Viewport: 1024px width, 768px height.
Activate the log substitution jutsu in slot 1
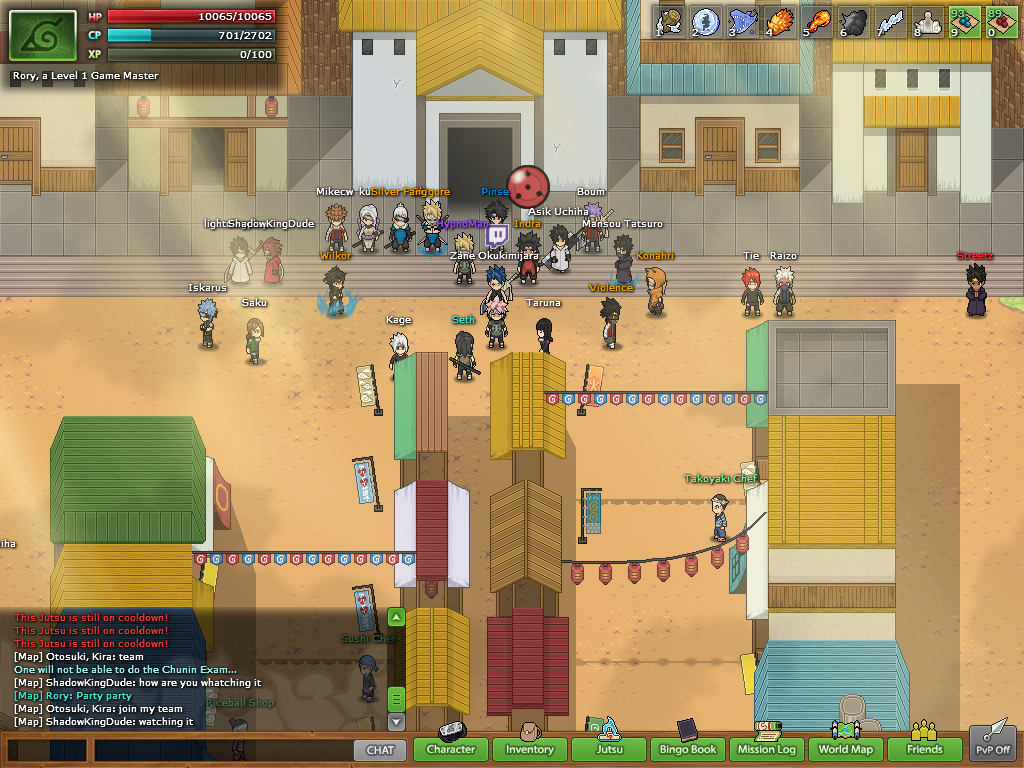point(669,21)
